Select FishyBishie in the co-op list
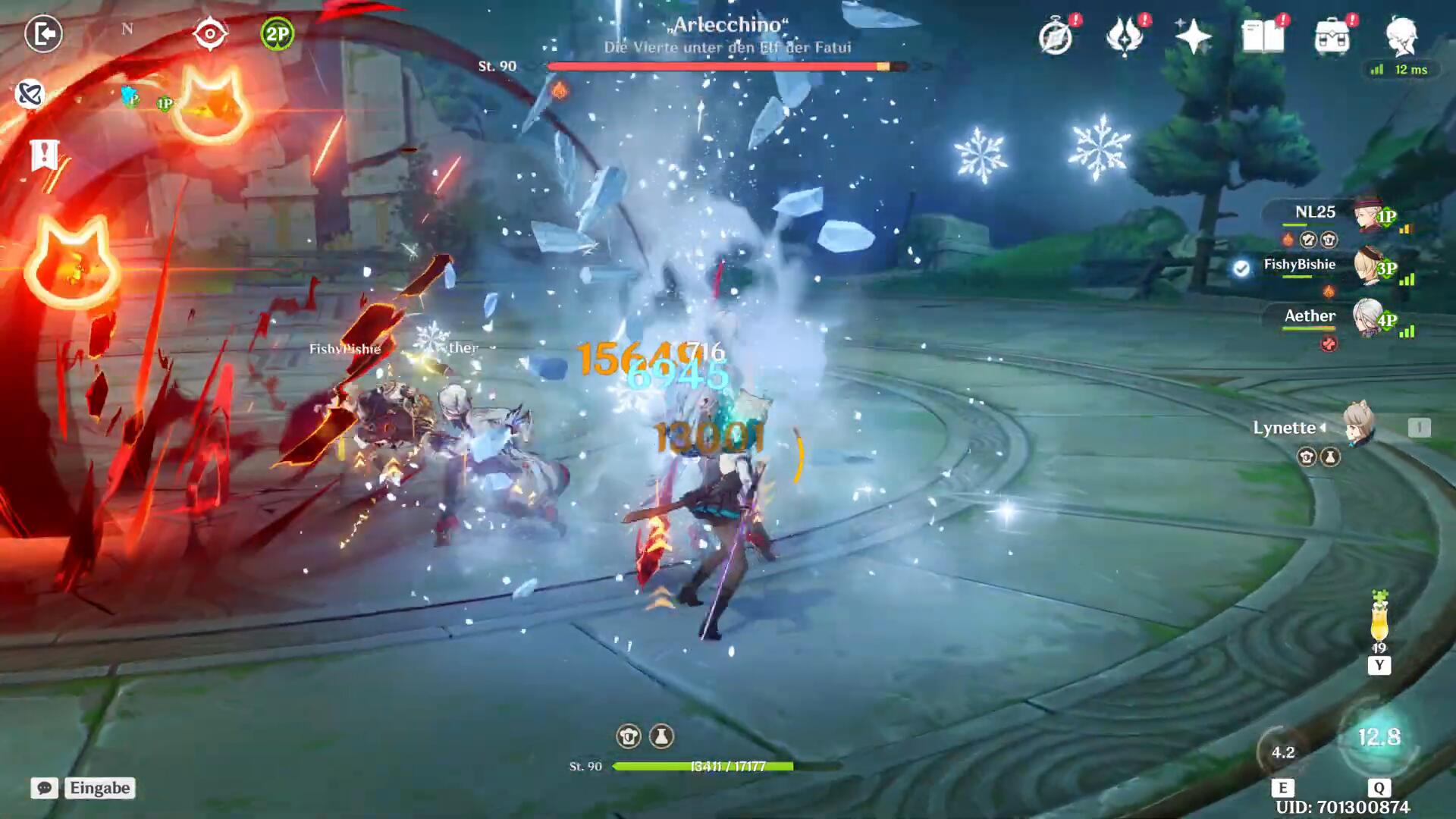 (x=1299, y=265)
